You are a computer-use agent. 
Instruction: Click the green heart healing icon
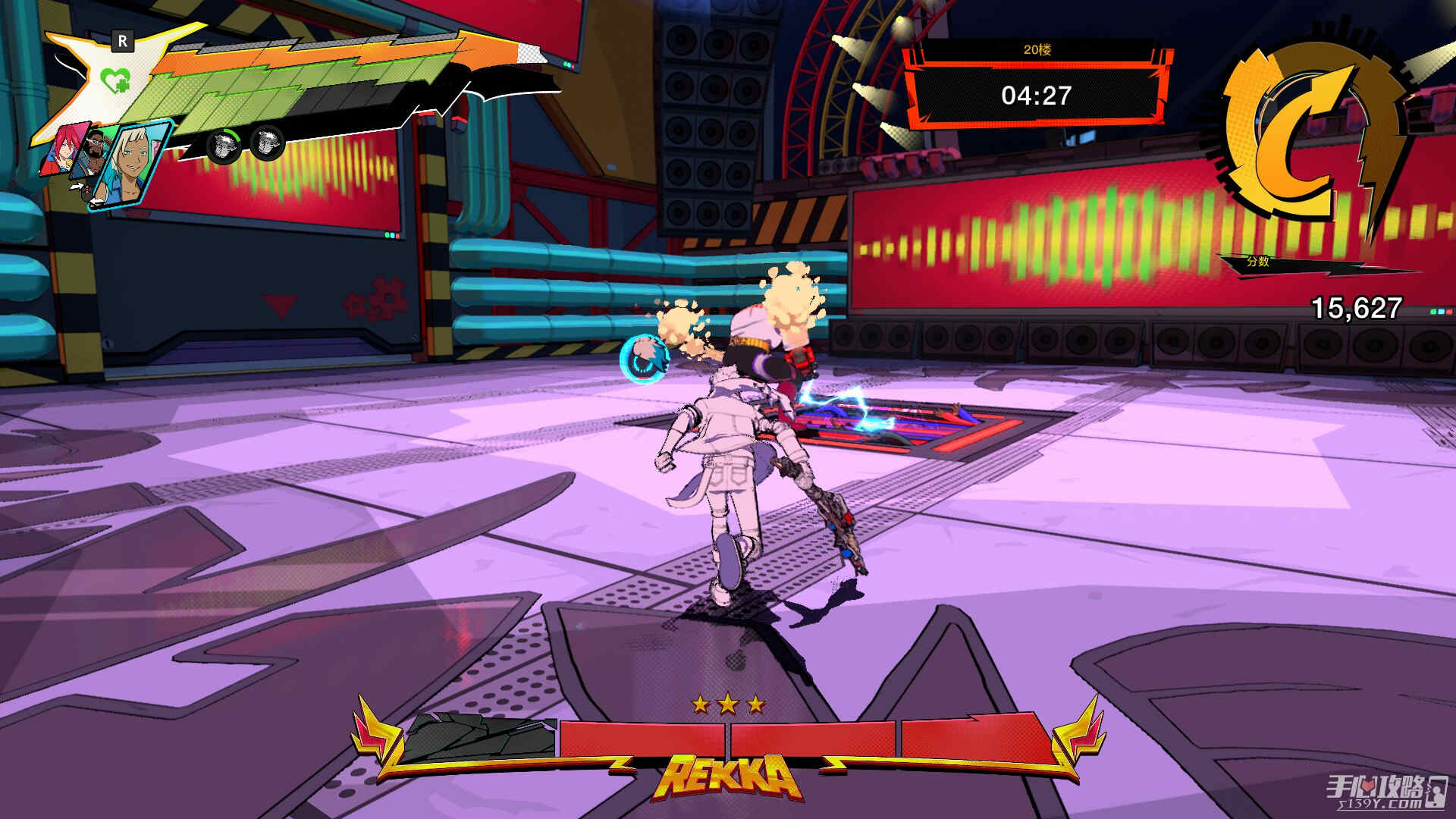[x=116, y=80]
